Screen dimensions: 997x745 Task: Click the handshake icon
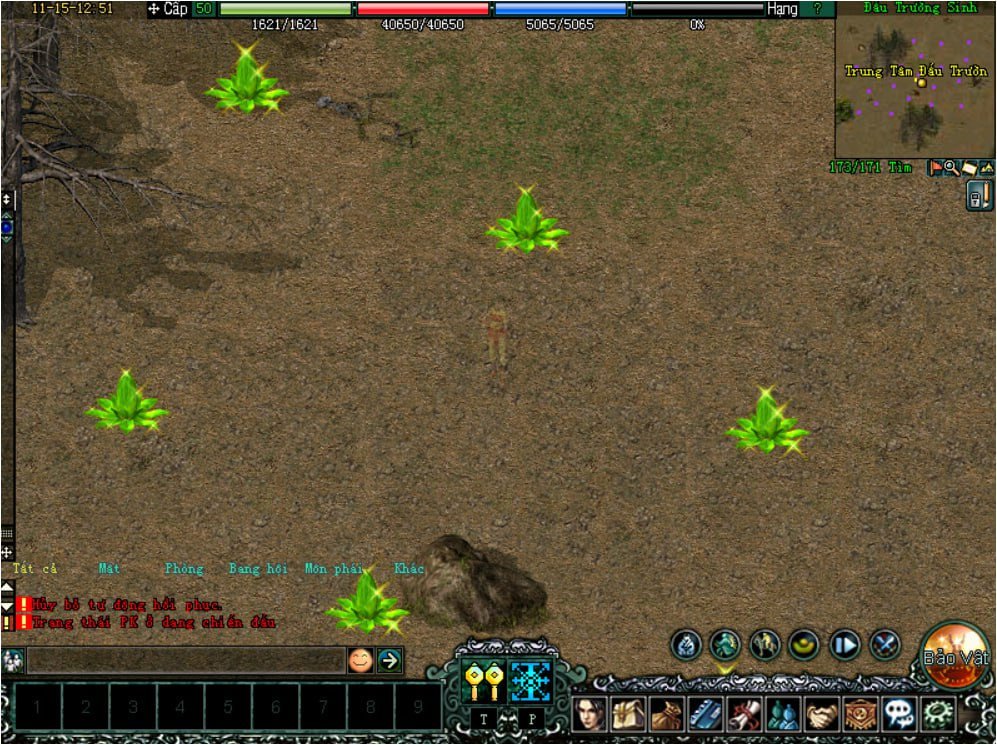click(822, 714)
